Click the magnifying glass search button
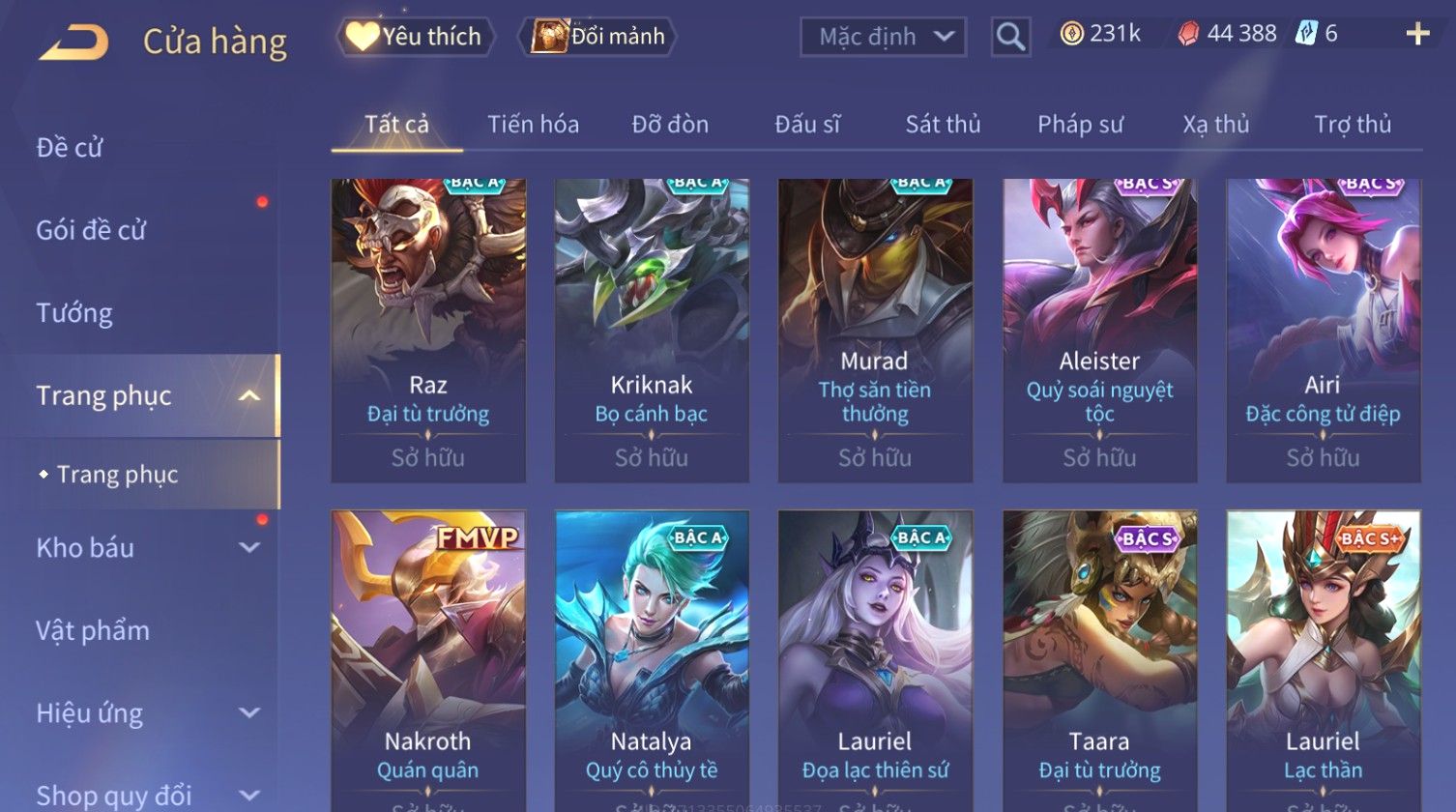This screenshot has width=1456, height=812. [1010, 37]
